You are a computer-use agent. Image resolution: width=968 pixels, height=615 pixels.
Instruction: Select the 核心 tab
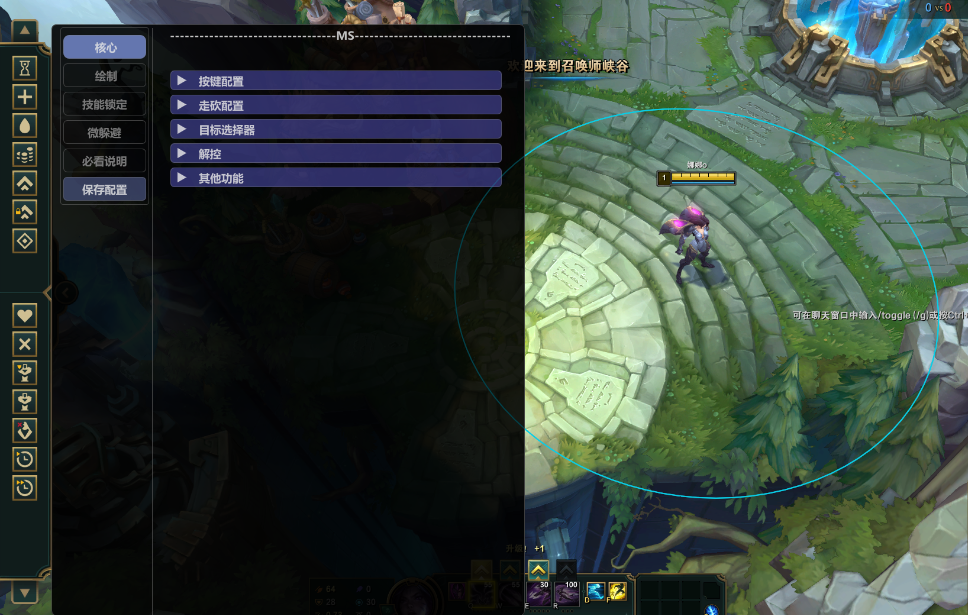pos(104,47)
